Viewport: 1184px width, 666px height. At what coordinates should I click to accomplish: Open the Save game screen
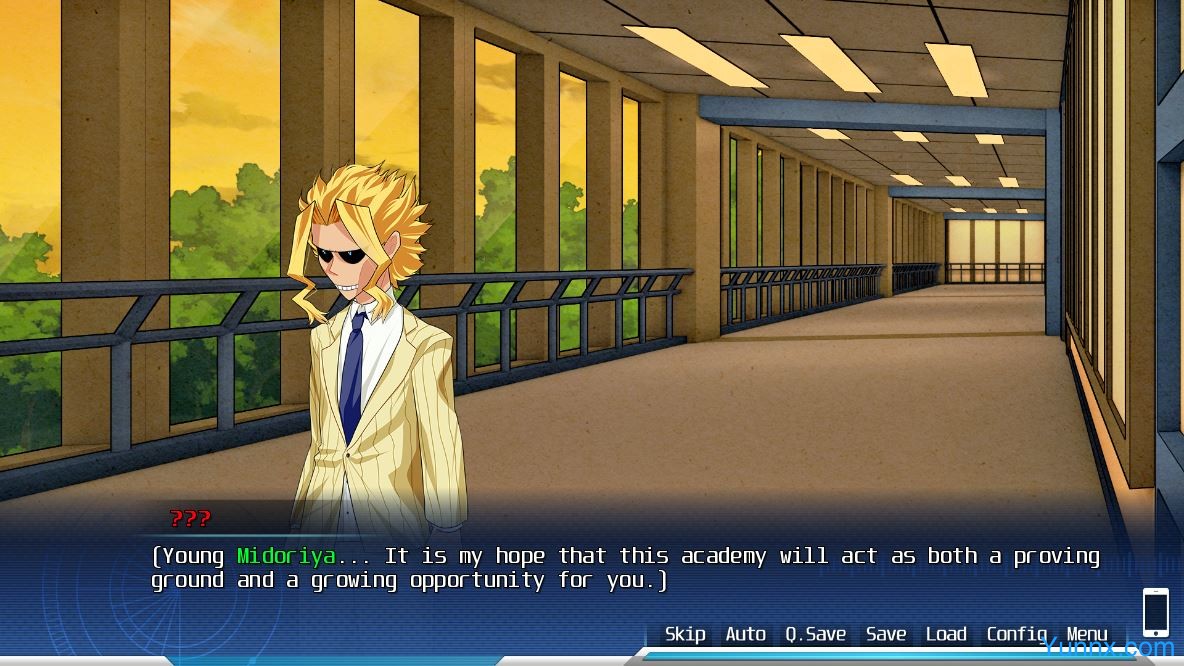click(886, 634)
